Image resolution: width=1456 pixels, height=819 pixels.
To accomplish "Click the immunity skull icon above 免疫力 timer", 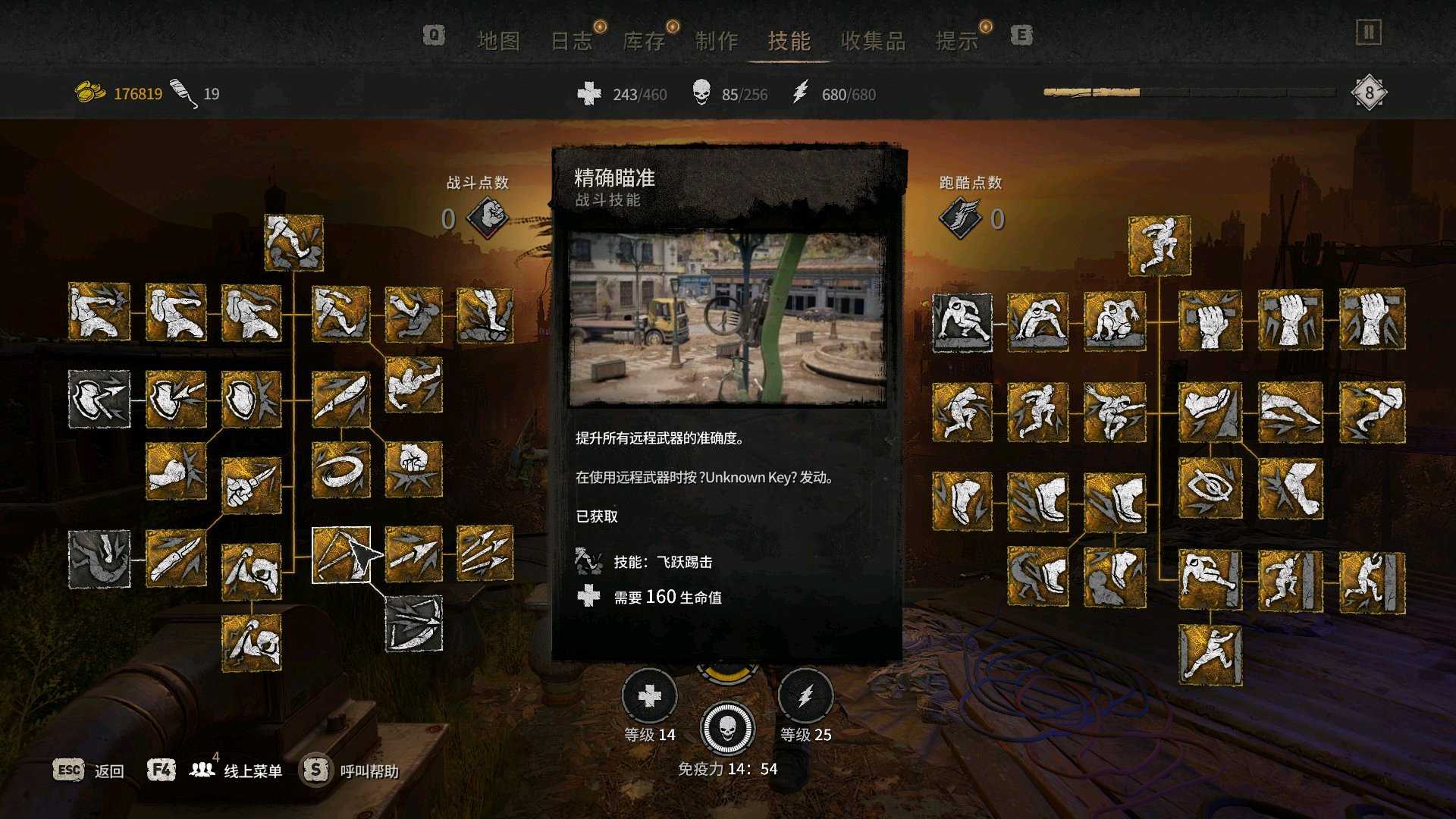I will pos(726,729).
